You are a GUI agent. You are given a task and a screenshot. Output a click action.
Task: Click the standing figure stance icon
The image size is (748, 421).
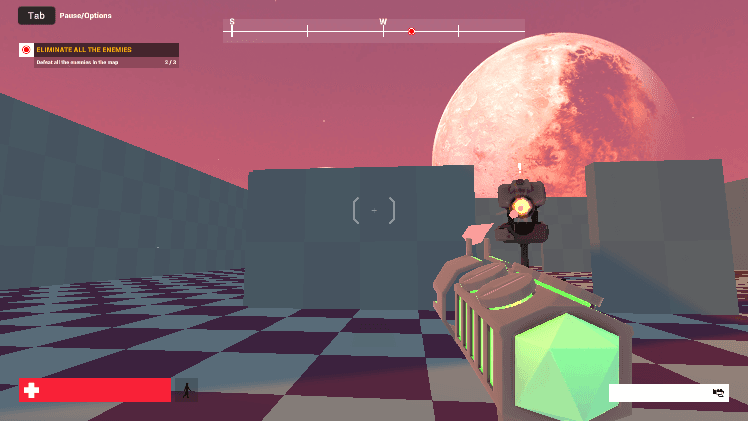click(186, 390)
